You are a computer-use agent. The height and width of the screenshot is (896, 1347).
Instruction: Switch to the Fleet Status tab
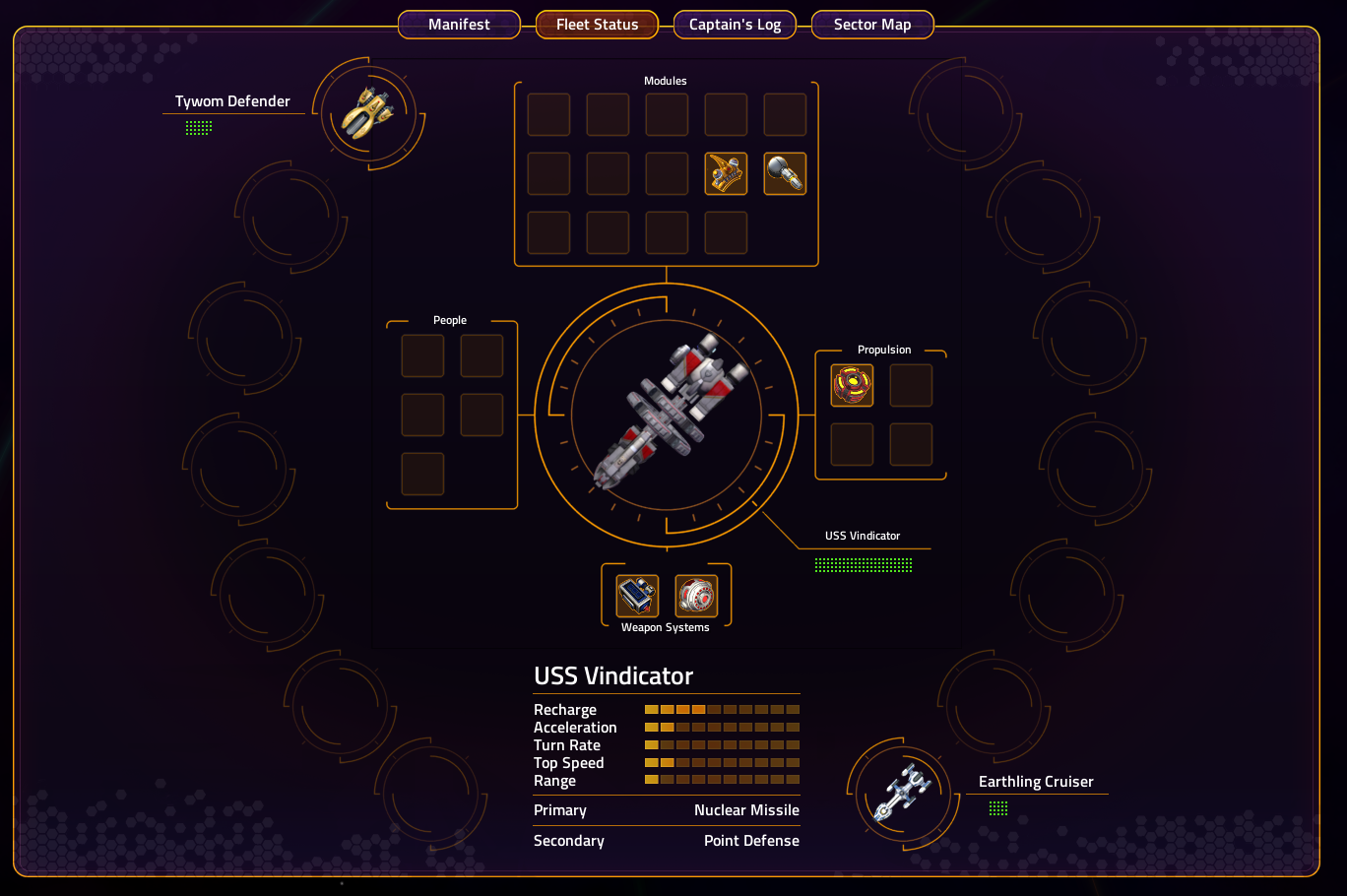(597, 25)
